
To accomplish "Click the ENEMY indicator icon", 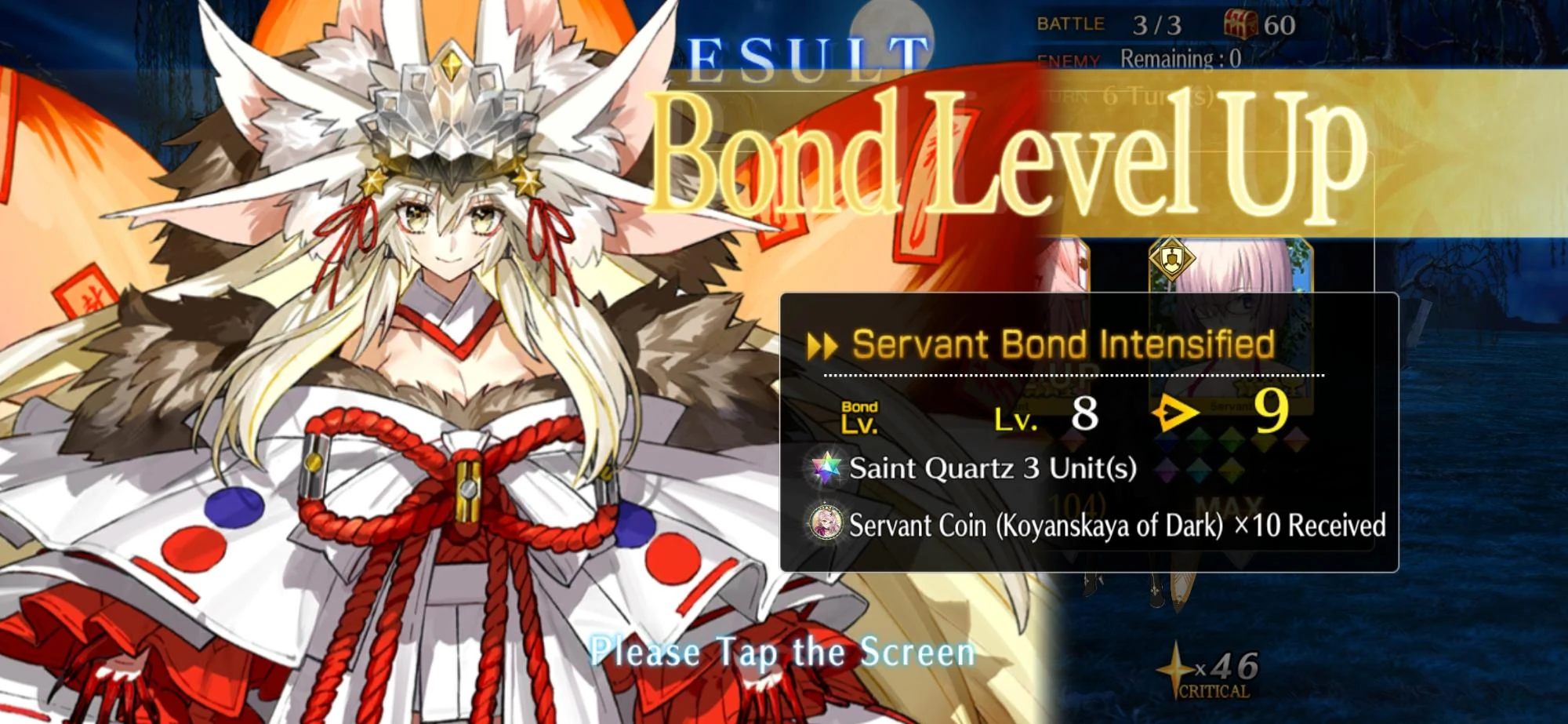I will (x=1069, y=56).
